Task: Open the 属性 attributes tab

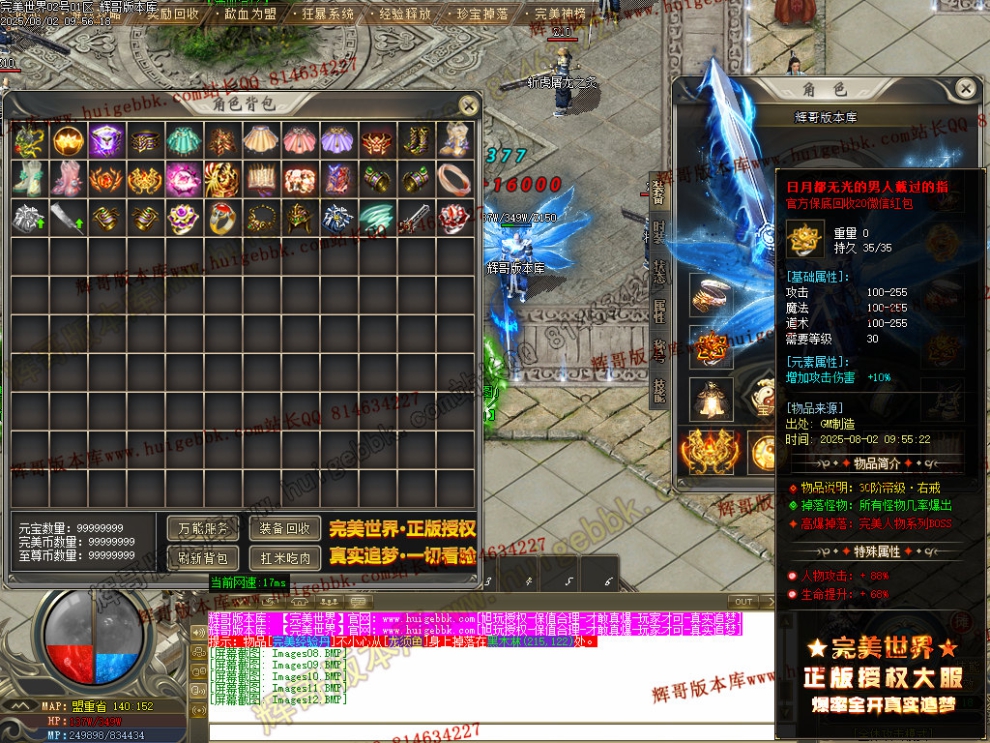Action: click(658, 311)
